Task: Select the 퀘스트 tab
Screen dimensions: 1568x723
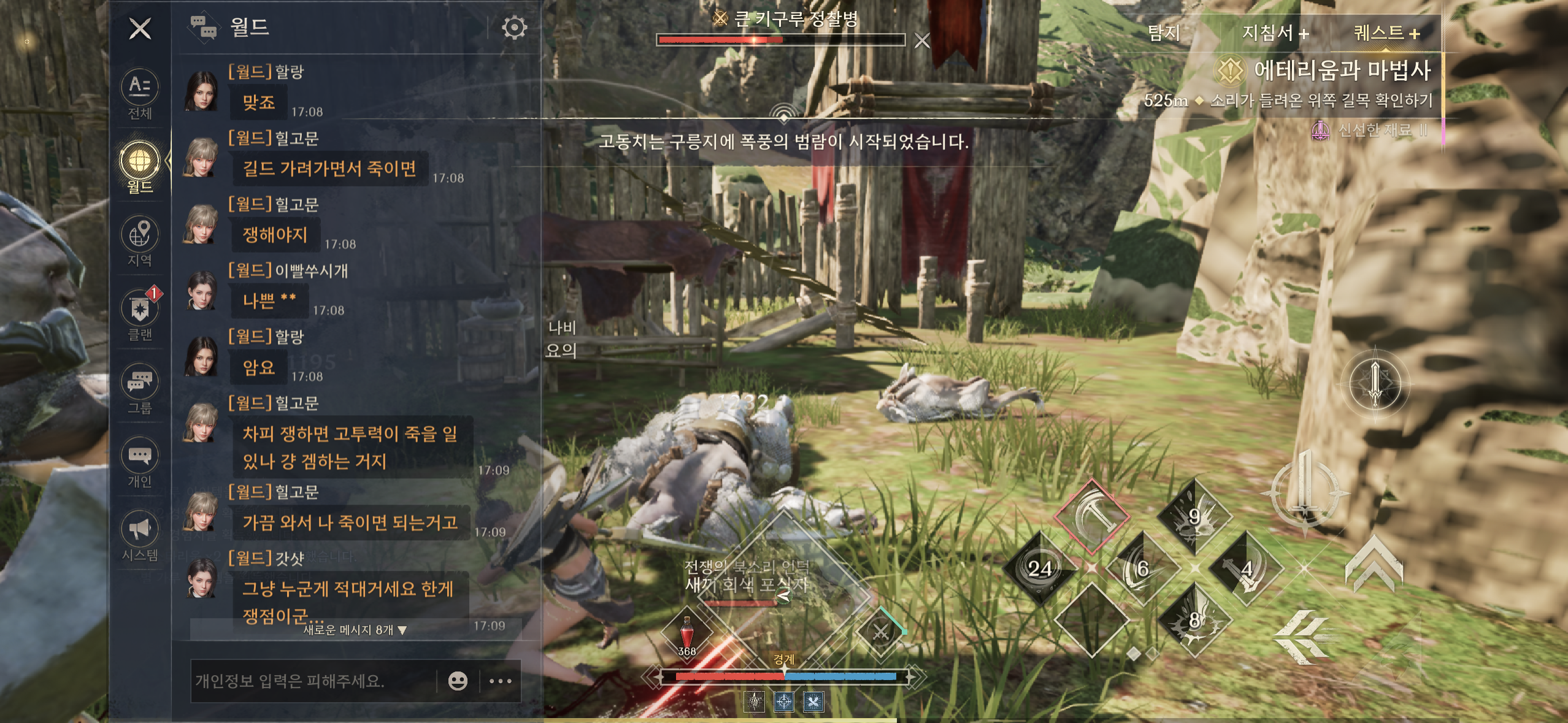Action: point(1386,33)
